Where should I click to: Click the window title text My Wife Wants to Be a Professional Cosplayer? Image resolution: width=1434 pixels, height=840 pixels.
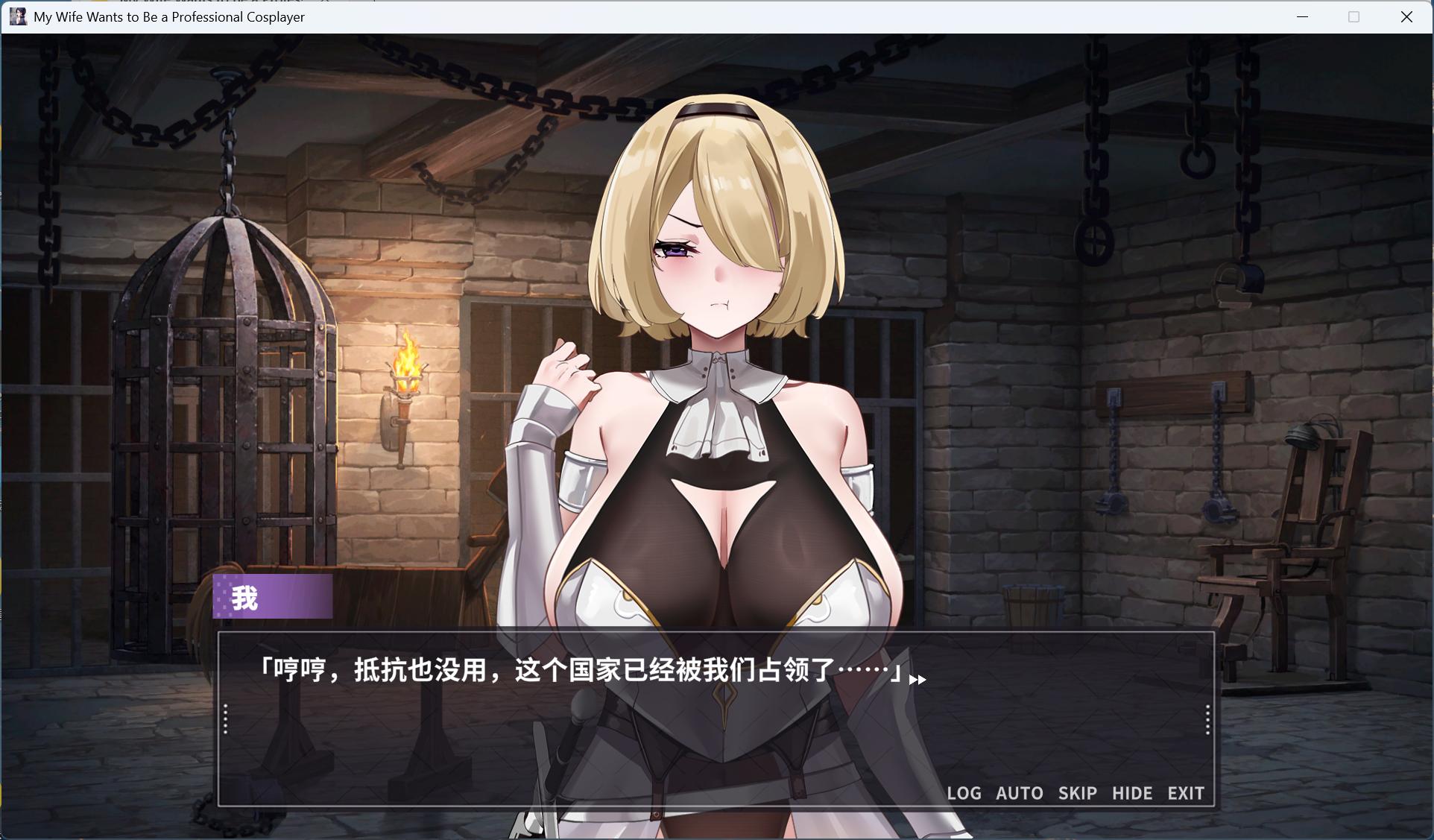(x=168, y=16)
